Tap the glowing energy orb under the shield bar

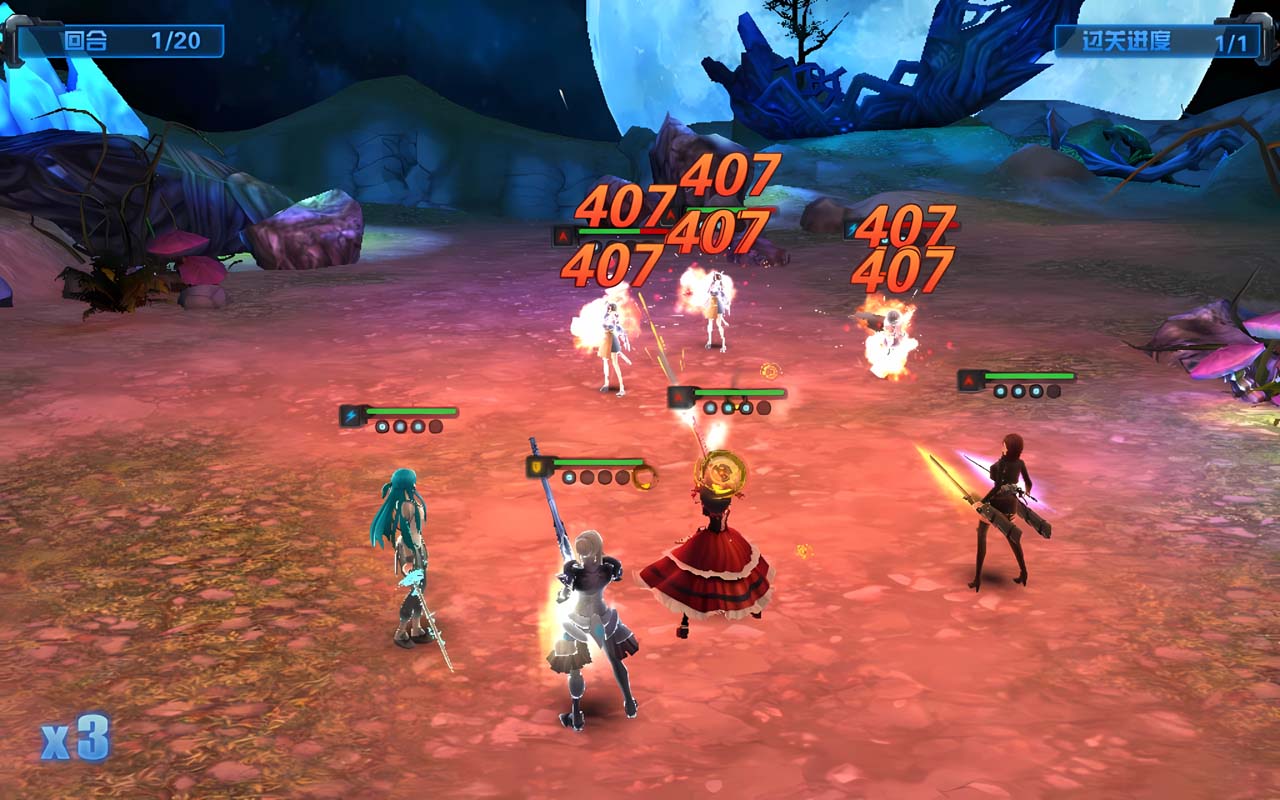coord(567,479)
